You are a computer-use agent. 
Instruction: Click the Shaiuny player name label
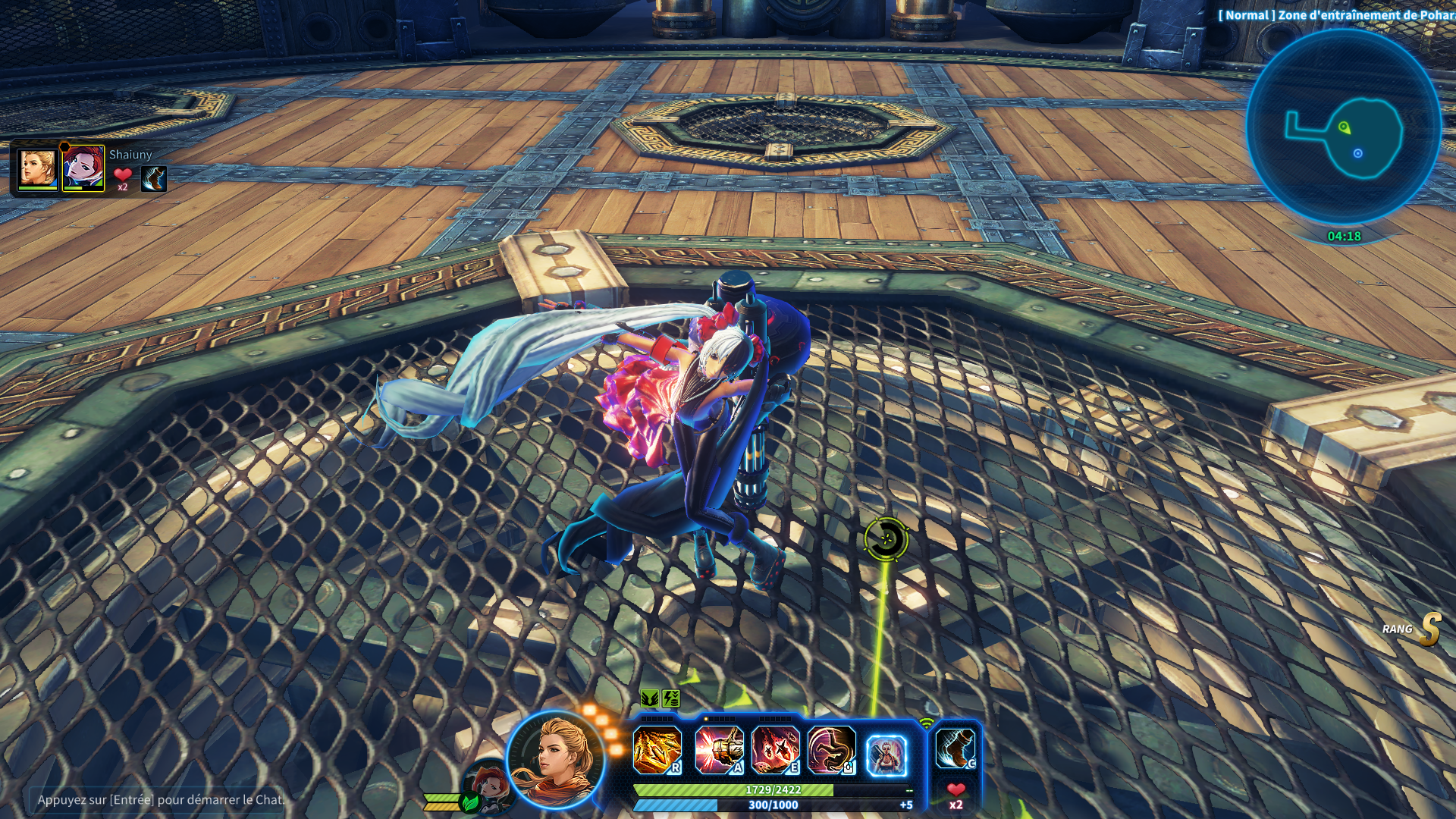tap(130, 155)
